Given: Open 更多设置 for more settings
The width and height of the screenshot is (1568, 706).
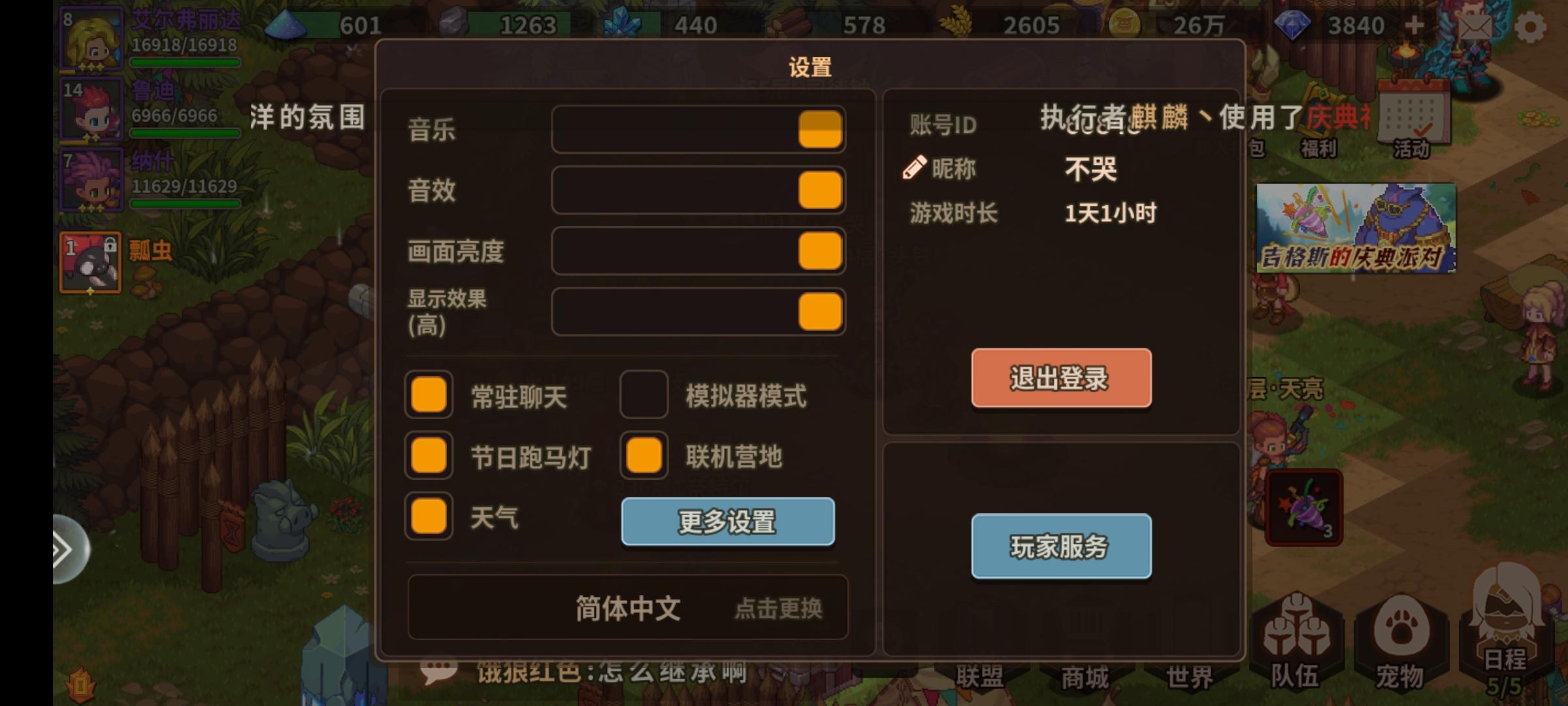Looking at the screenshot, I should point(727,522).
